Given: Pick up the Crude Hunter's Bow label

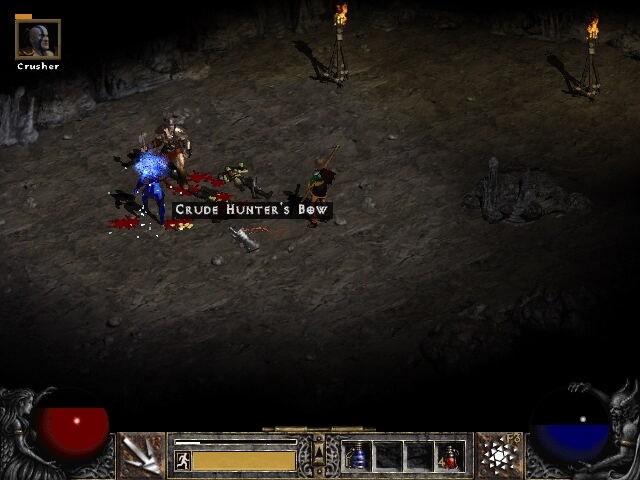Looking at the screenshot, I should click(x=251, y=210).
